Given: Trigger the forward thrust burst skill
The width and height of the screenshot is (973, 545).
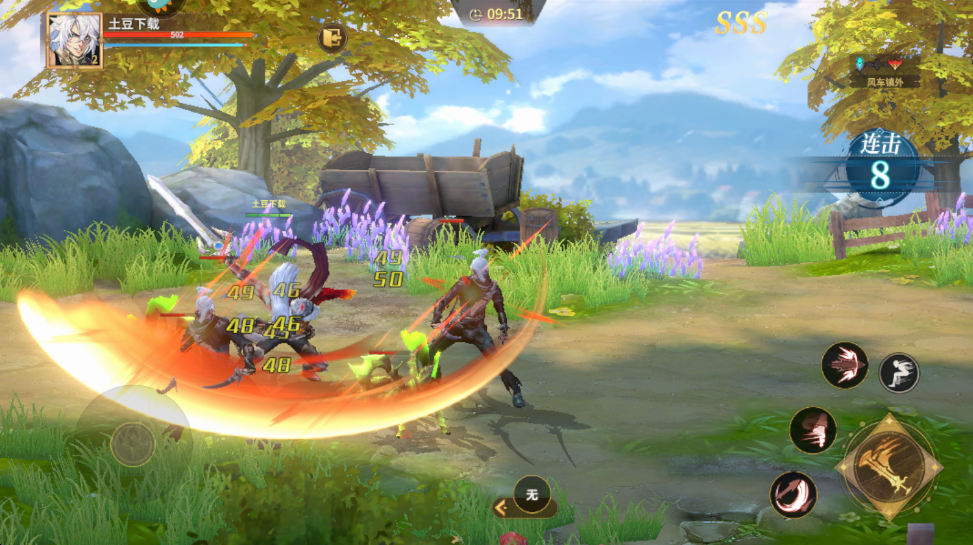Looking at the screenshot, I should tap(845, 365).
